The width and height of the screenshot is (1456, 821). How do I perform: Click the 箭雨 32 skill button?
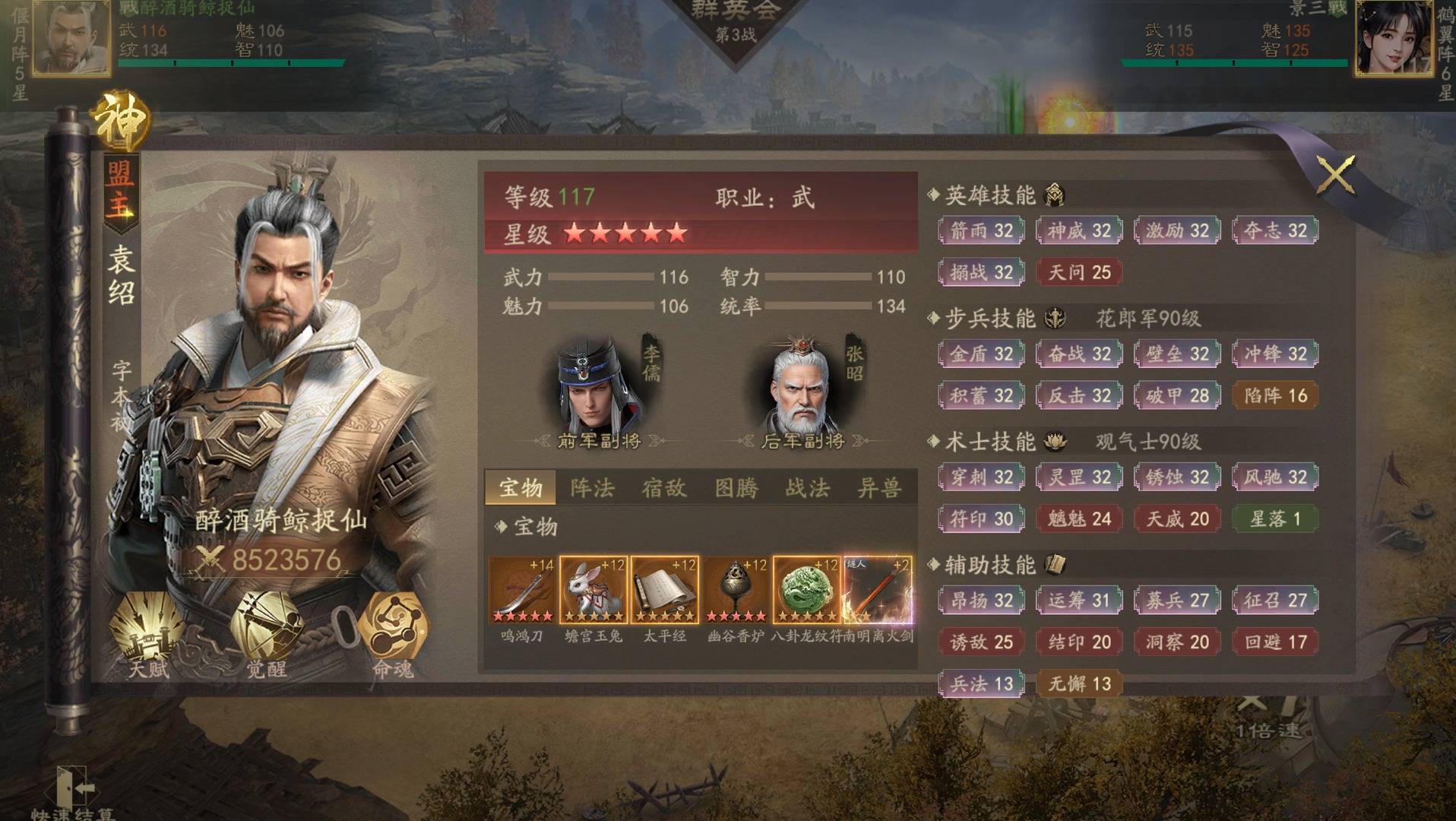(981, 230)
